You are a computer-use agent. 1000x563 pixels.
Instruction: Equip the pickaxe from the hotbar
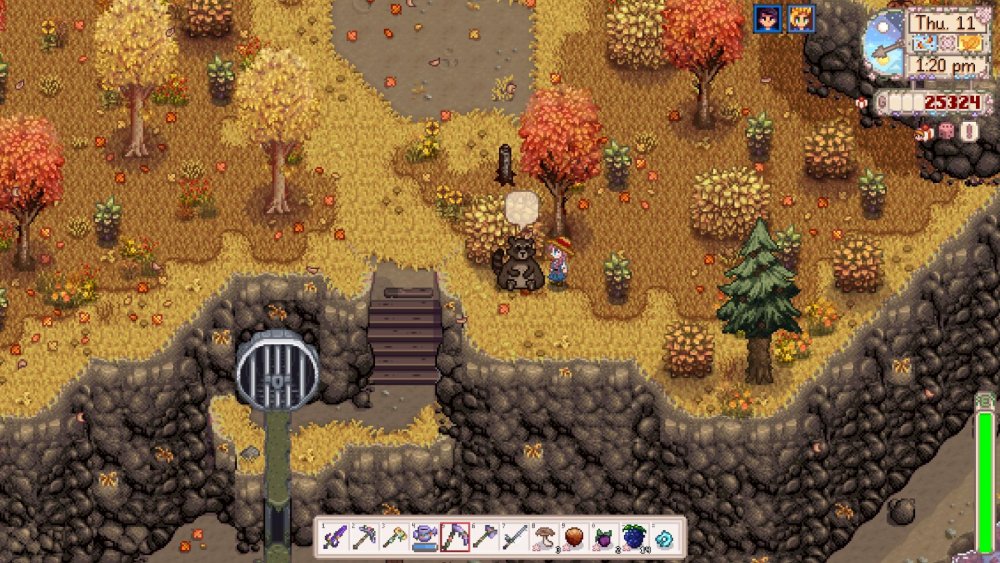(x=365, y=538)
